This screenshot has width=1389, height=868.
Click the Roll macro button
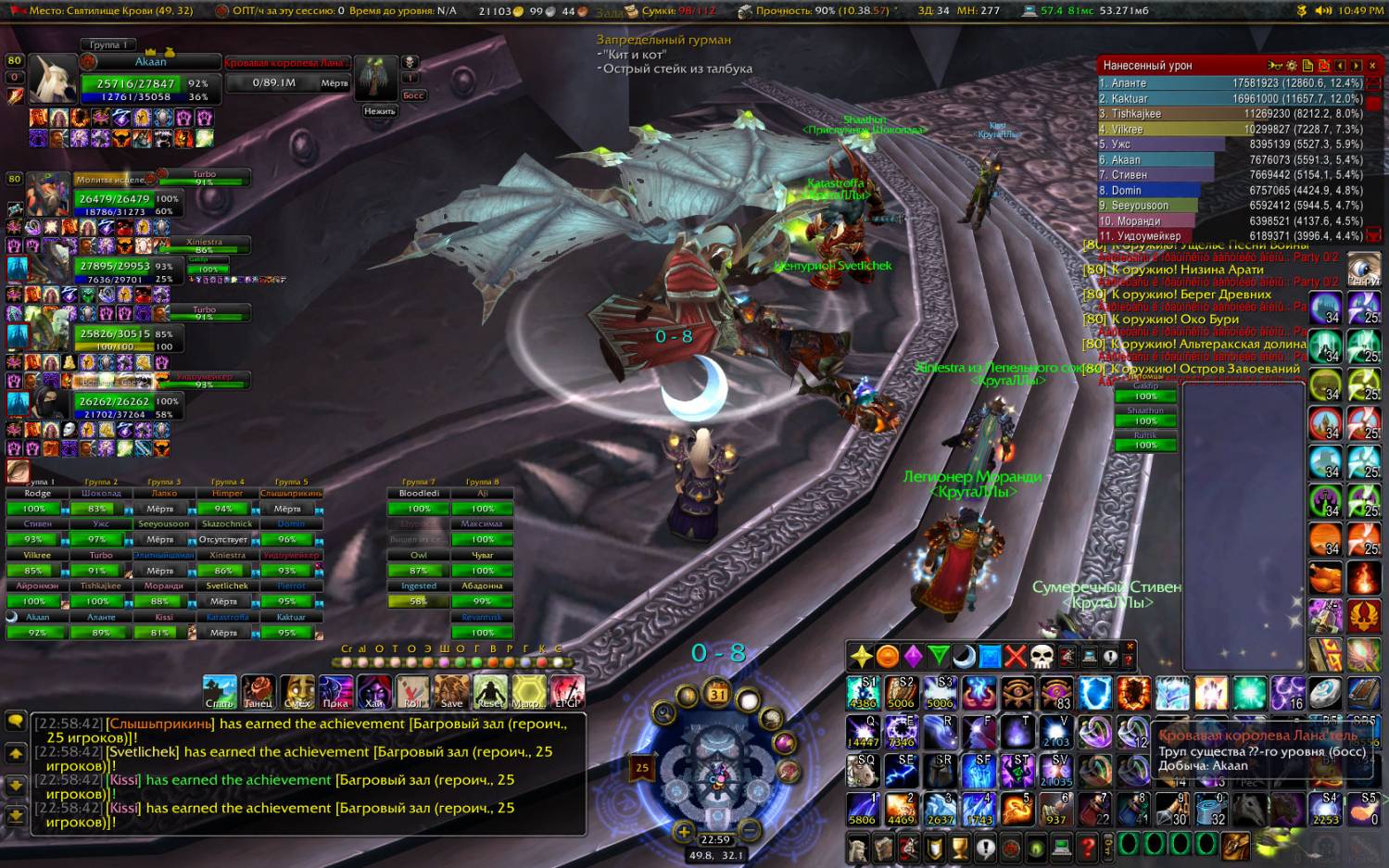(x=413, y=692)
